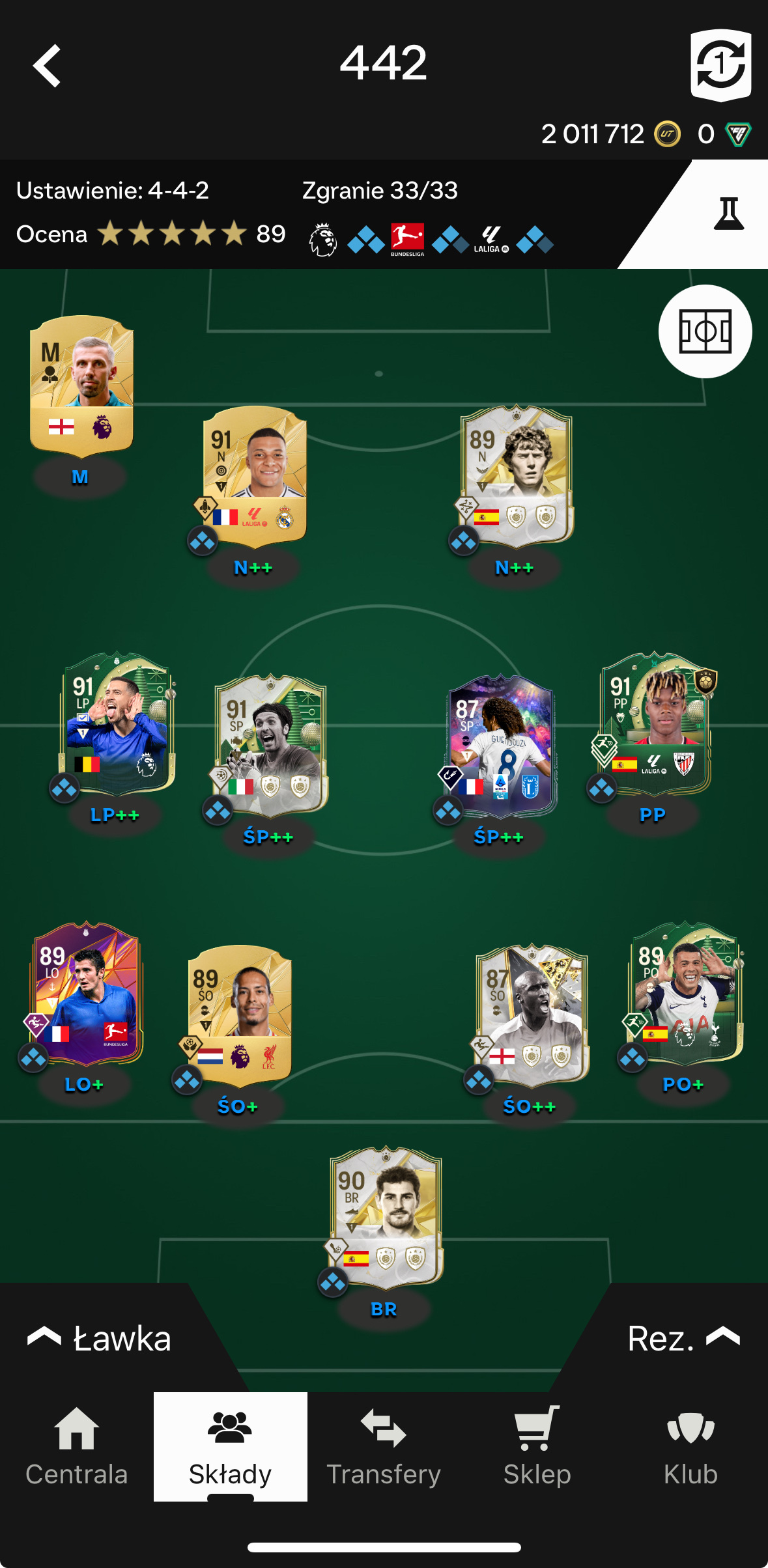768x1568 pixels.
Task: Pick the 89 ŚO Liverpool defender card
Action: tap(240, 1014)
